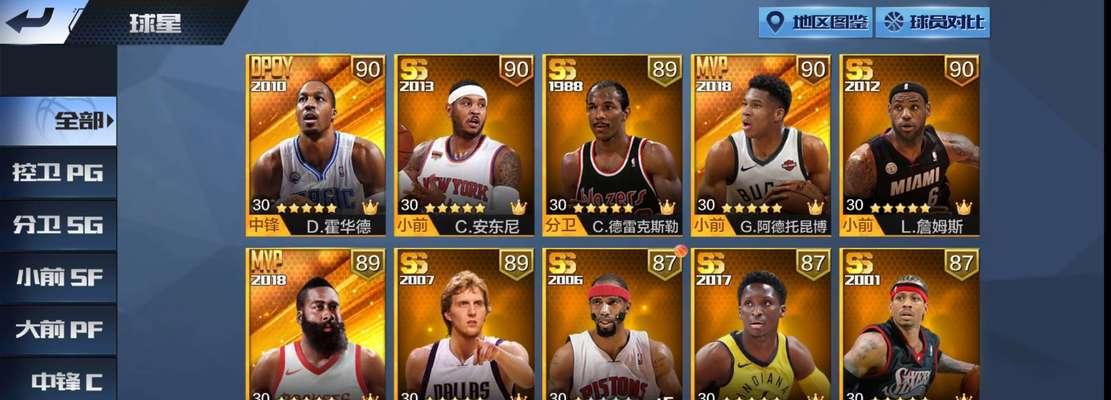This screenshot has height=400, width=1111.
Task: Select the 全部 all-players tab
Action: pos(60,121)
